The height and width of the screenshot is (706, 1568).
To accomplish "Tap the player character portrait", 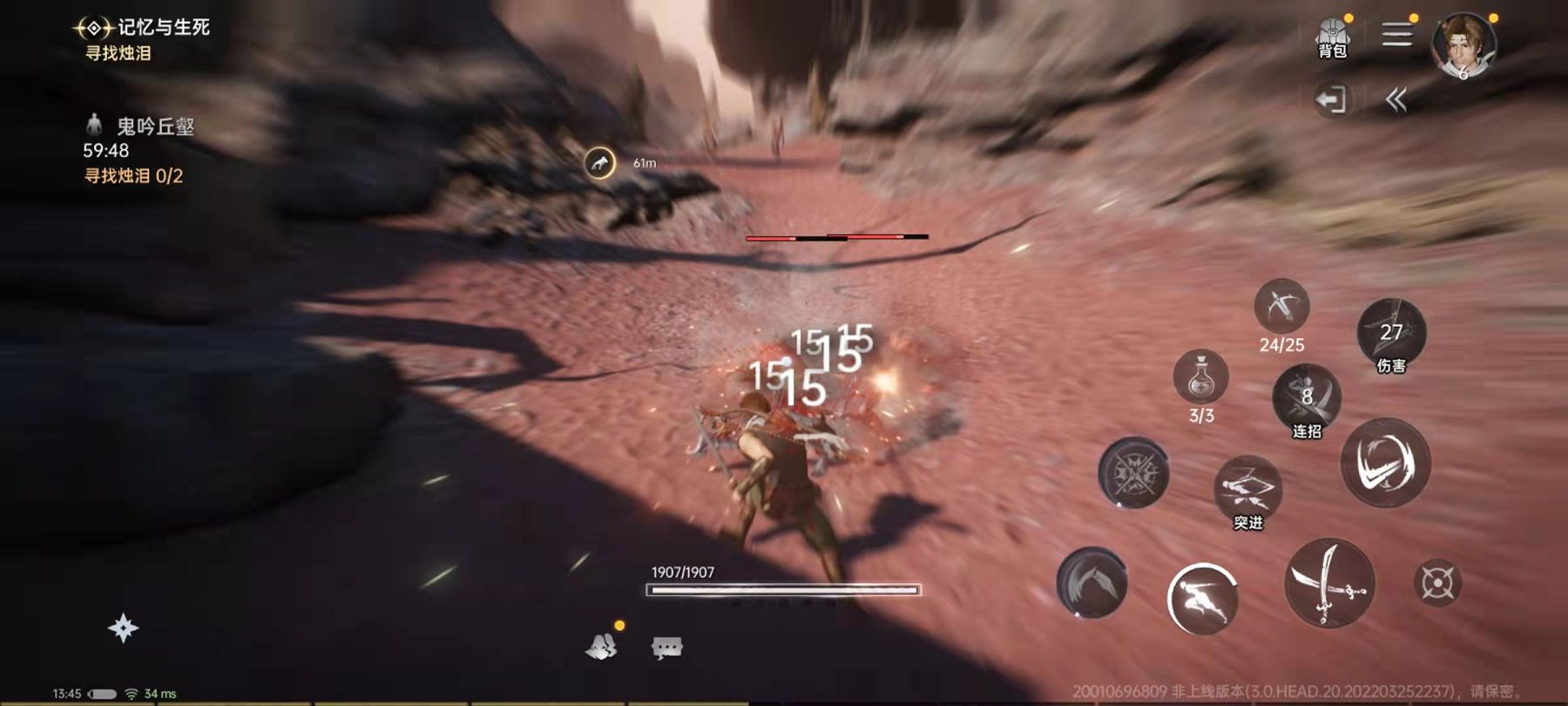I will [1463, 45].
